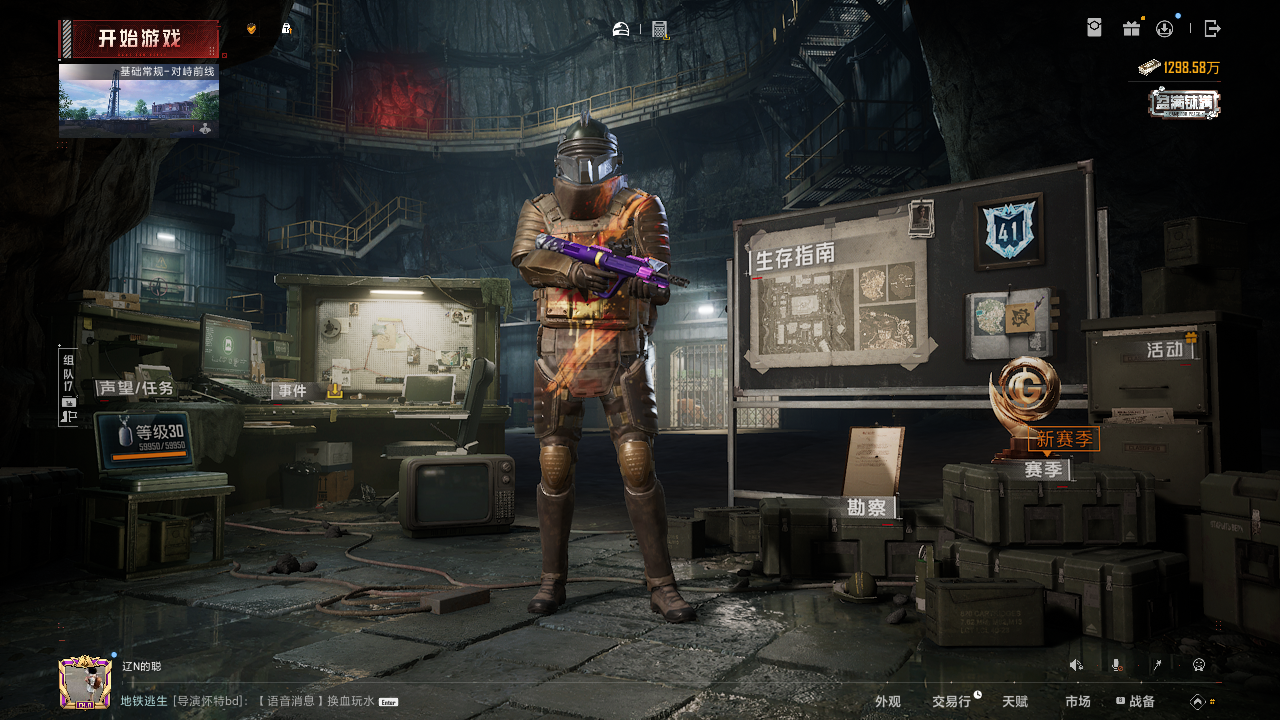Open the 市场 market tab
1280x720 pixels.
(1078, 702)
